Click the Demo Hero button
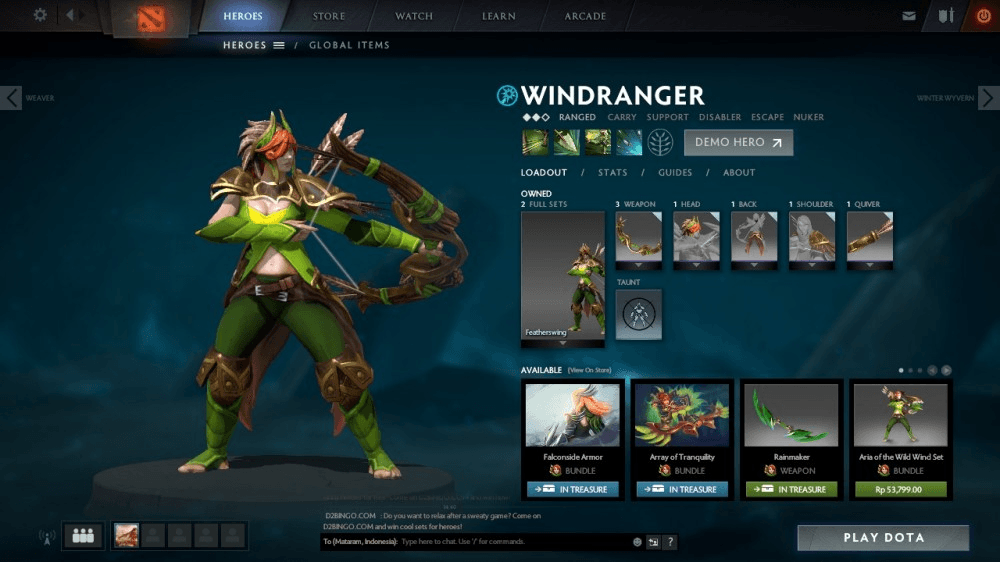The height and width of the screenshot is (562, 1000). (738, 142)
